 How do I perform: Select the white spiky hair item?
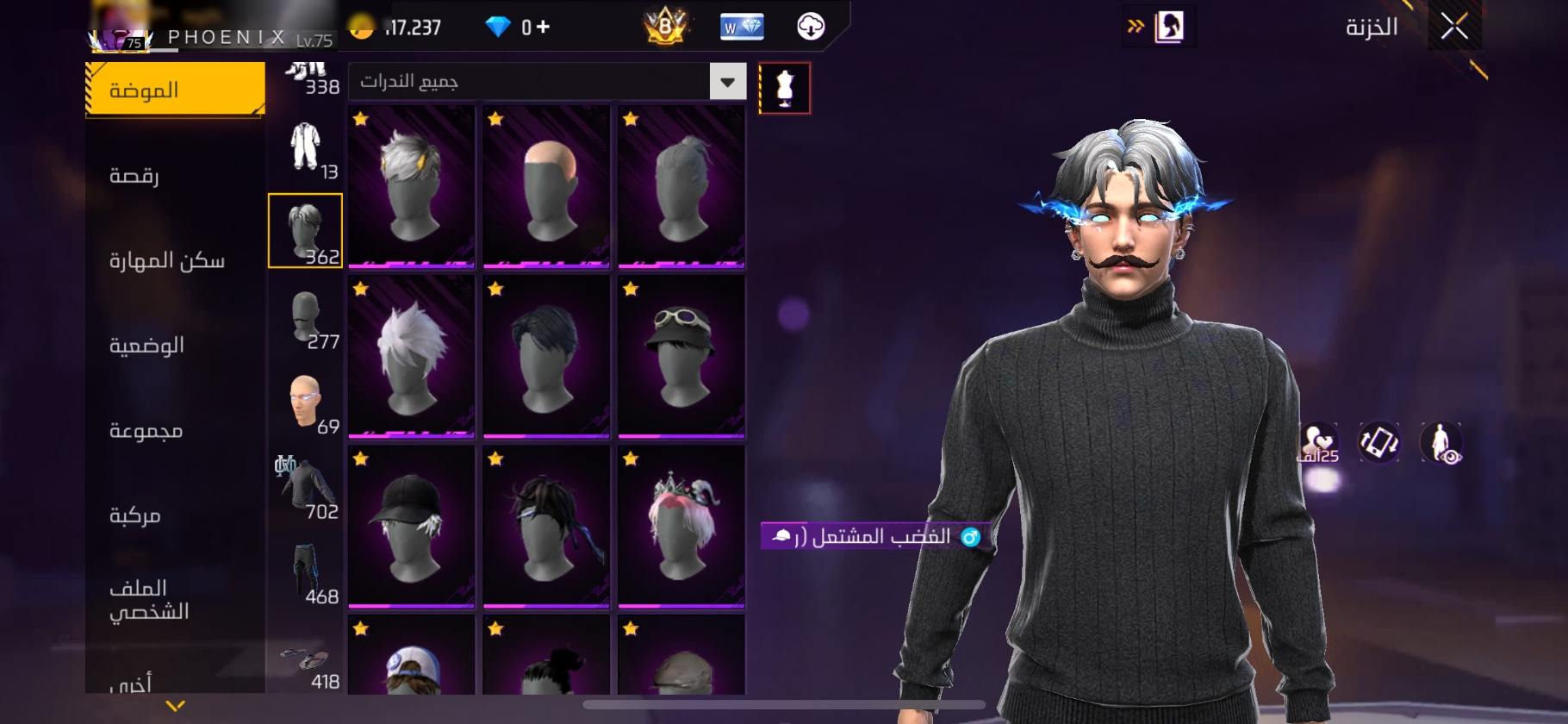[x=412, y=356]
